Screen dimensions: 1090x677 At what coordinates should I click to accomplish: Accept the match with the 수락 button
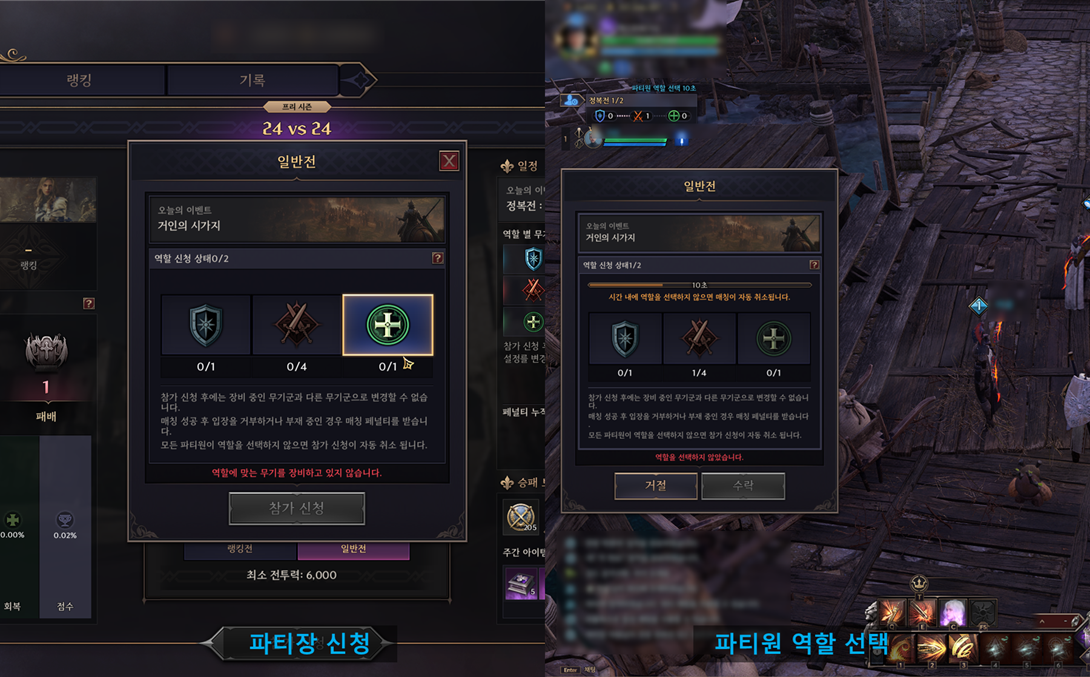pos(743,485)
